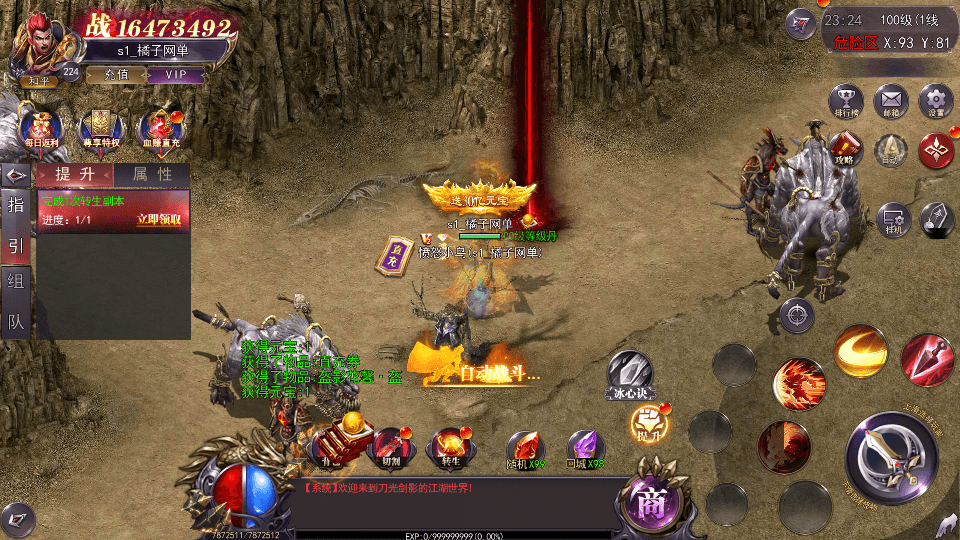Screen dimensions: 960x540
Task: Open the 切割 cutting feature icon
Action: tap(391, 446)
